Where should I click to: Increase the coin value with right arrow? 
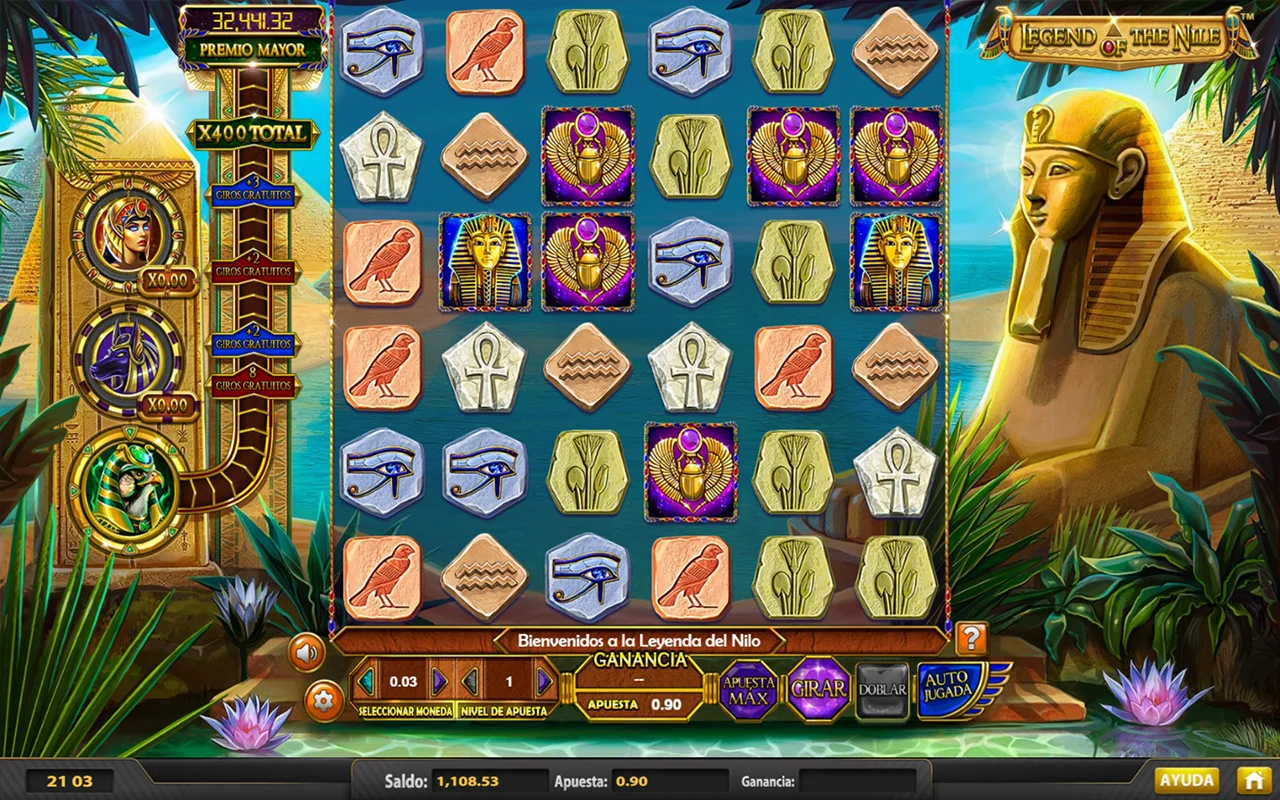coord(439,682)
